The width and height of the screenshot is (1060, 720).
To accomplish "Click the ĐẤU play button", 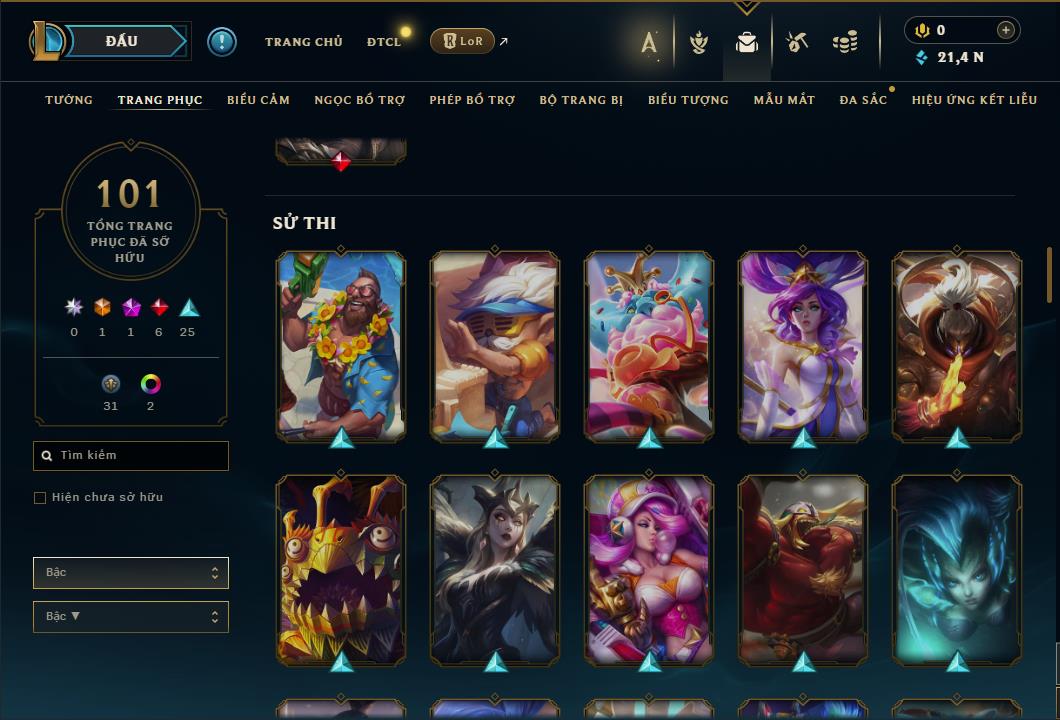I will pyautogui.click(x=120, y=41).
